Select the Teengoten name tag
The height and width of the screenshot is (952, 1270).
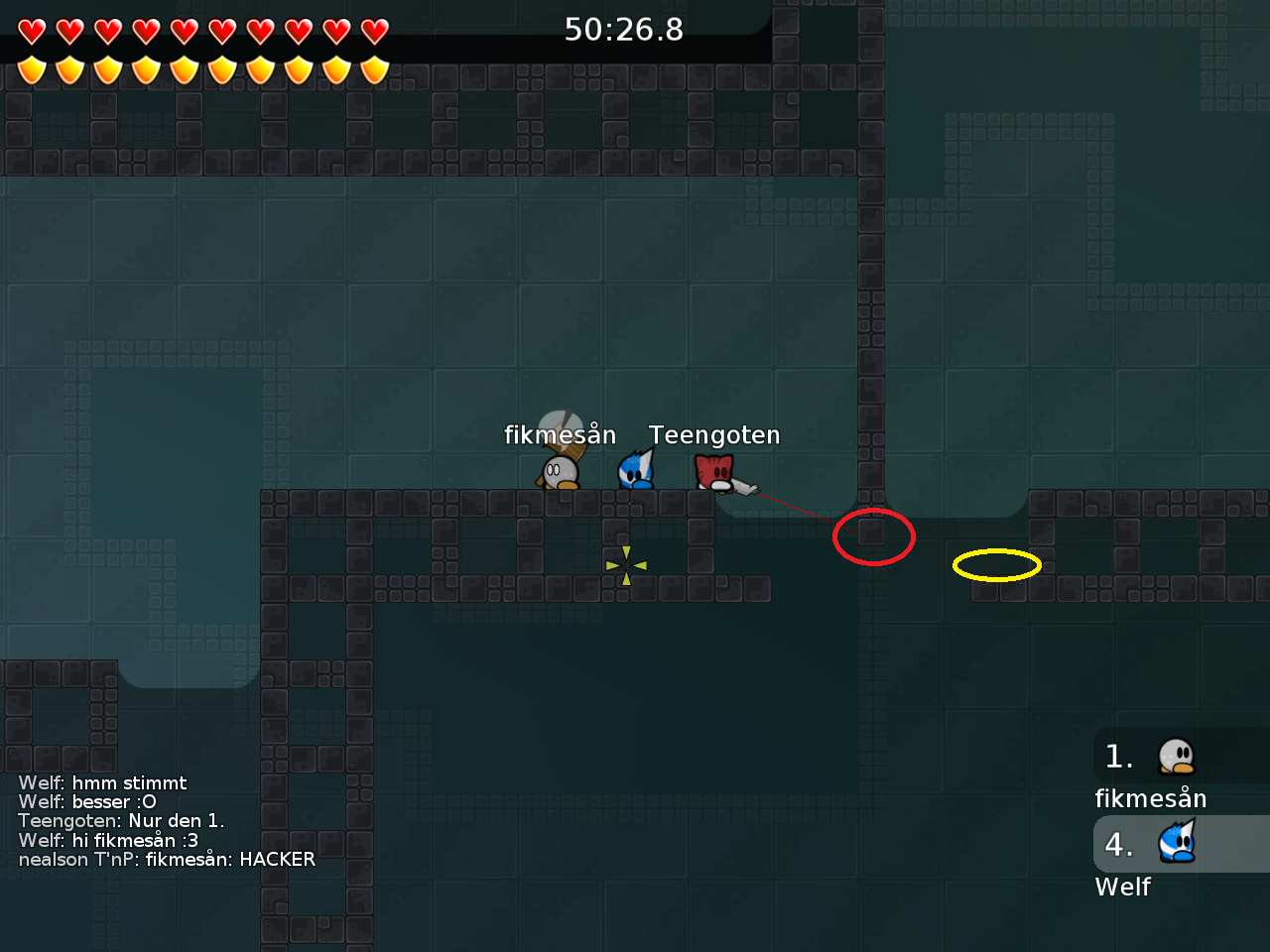714,434
